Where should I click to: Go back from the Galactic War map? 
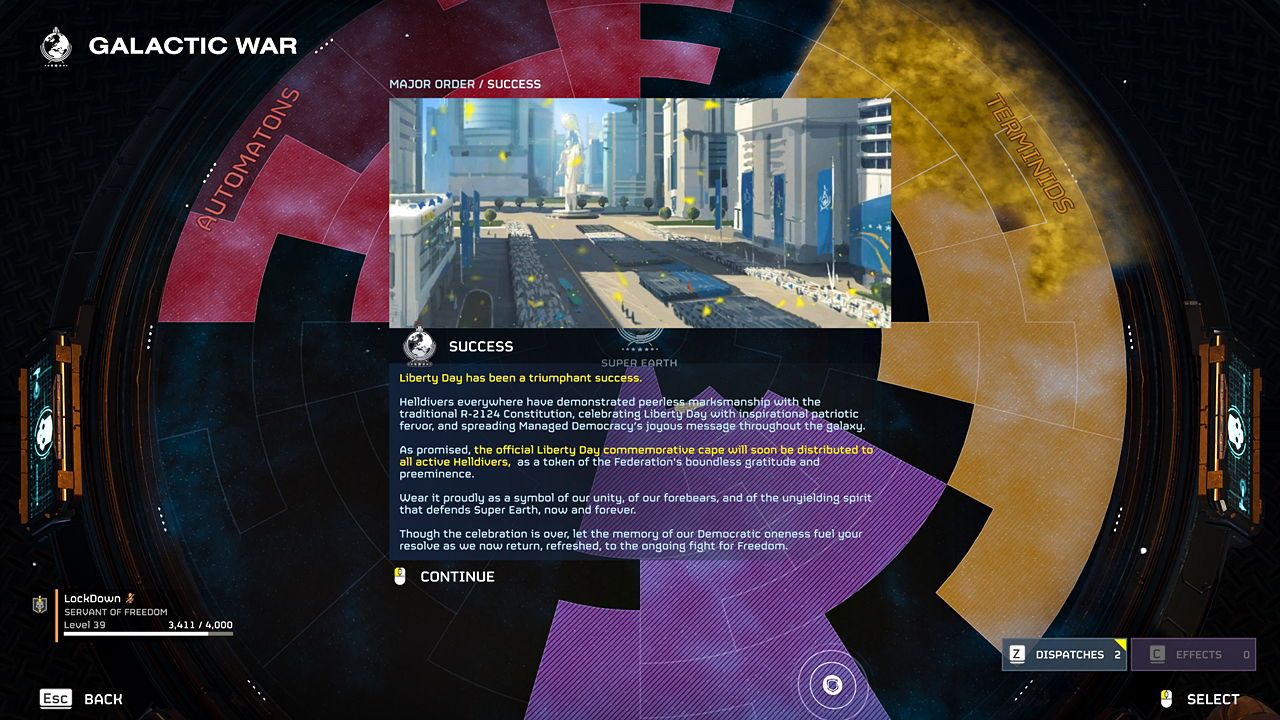pyautogui.click(x=81, y=699)
